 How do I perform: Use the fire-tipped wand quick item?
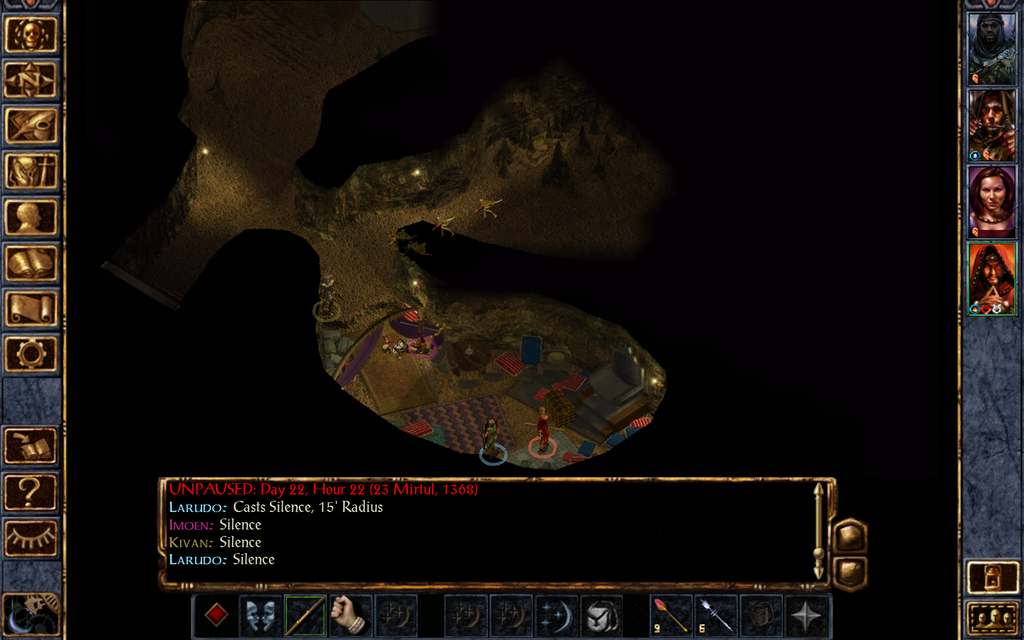click(x=669, y=615)
